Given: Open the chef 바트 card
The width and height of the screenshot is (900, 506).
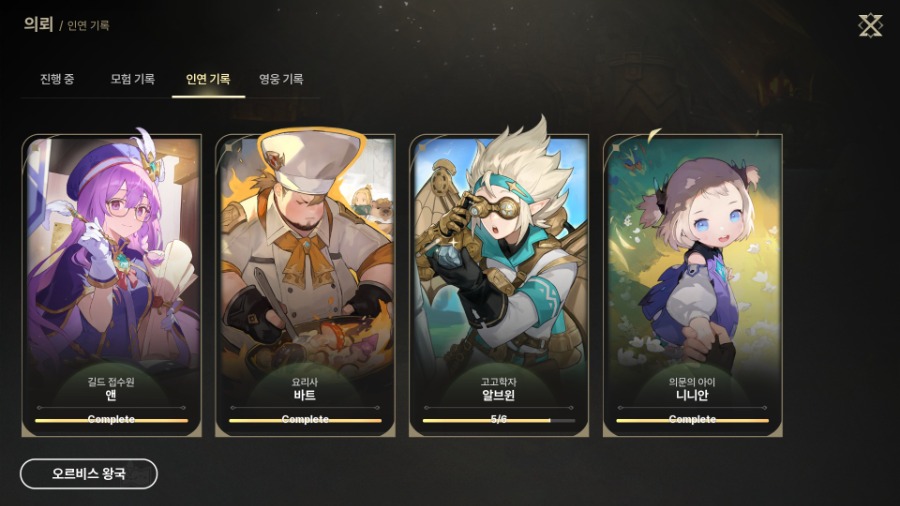Looking at the screenshot, I should tap(305, 286).
